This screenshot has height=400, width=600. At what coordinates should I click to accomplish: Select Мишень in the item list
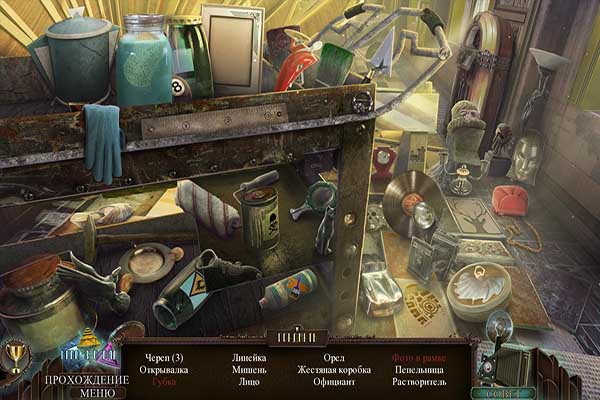point(248,370)
